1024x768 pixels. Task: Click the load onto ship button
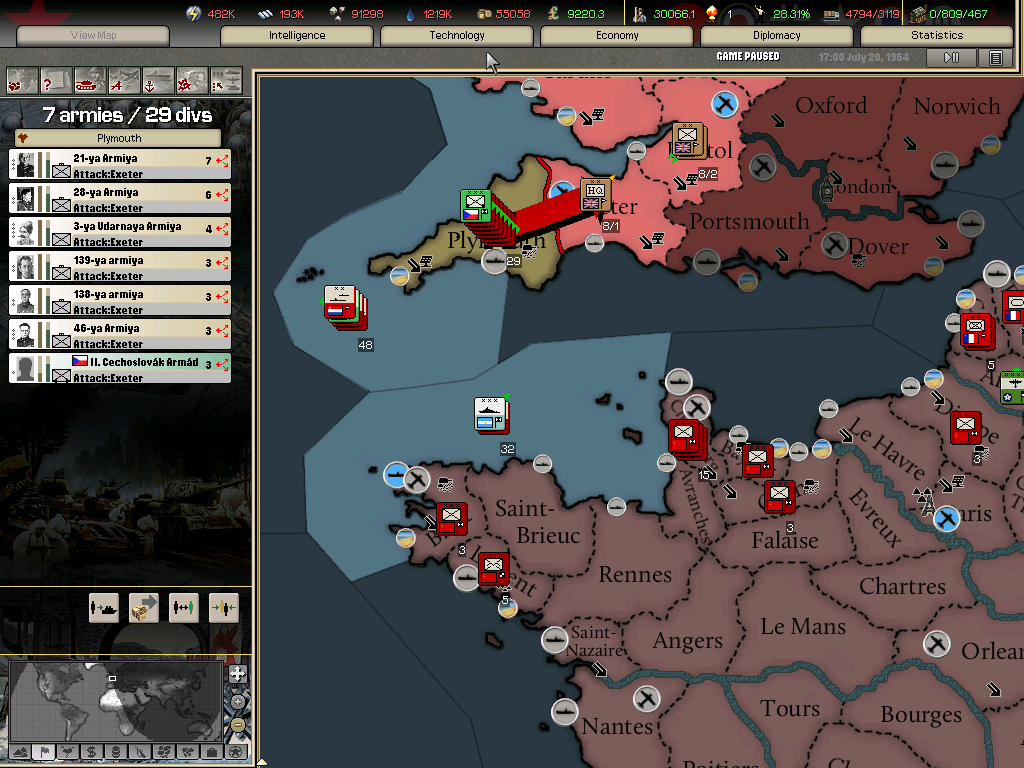coord(104,607)
